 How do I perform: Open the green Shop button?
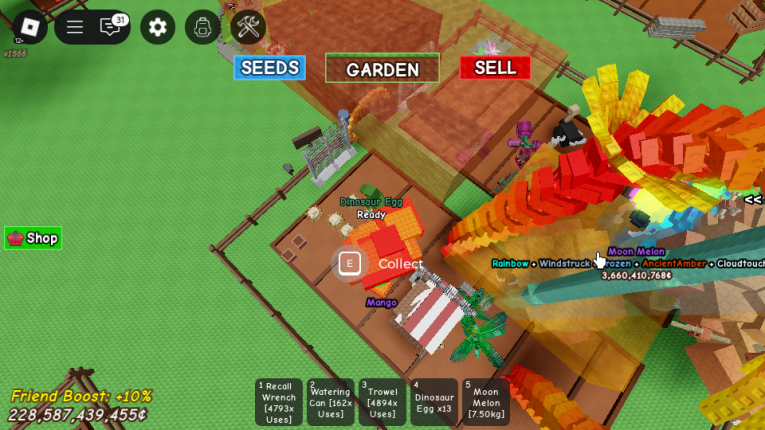(x=33, y=238)
